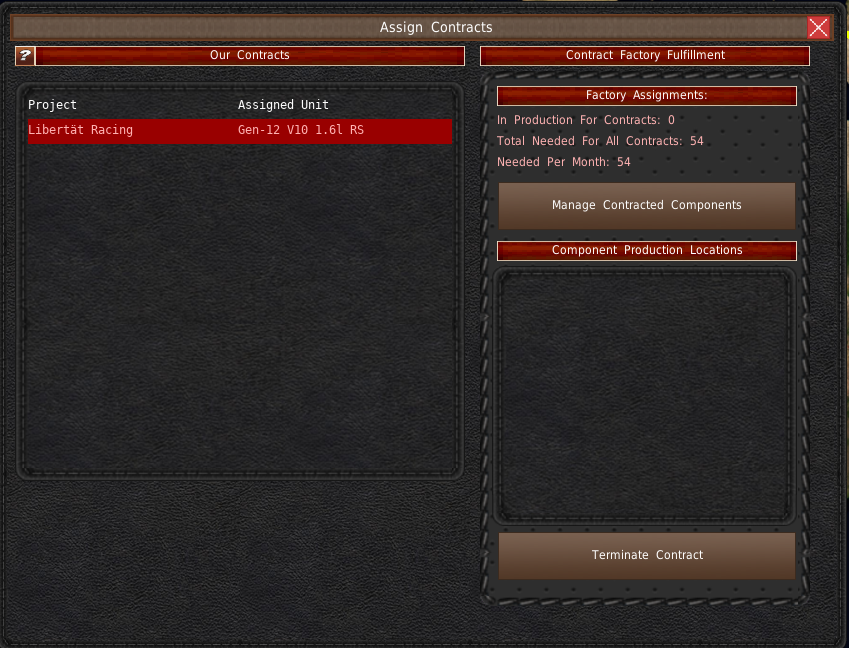Select the Libertät Racing contract row
849x648 pixels.
click(x=239, y=131)
